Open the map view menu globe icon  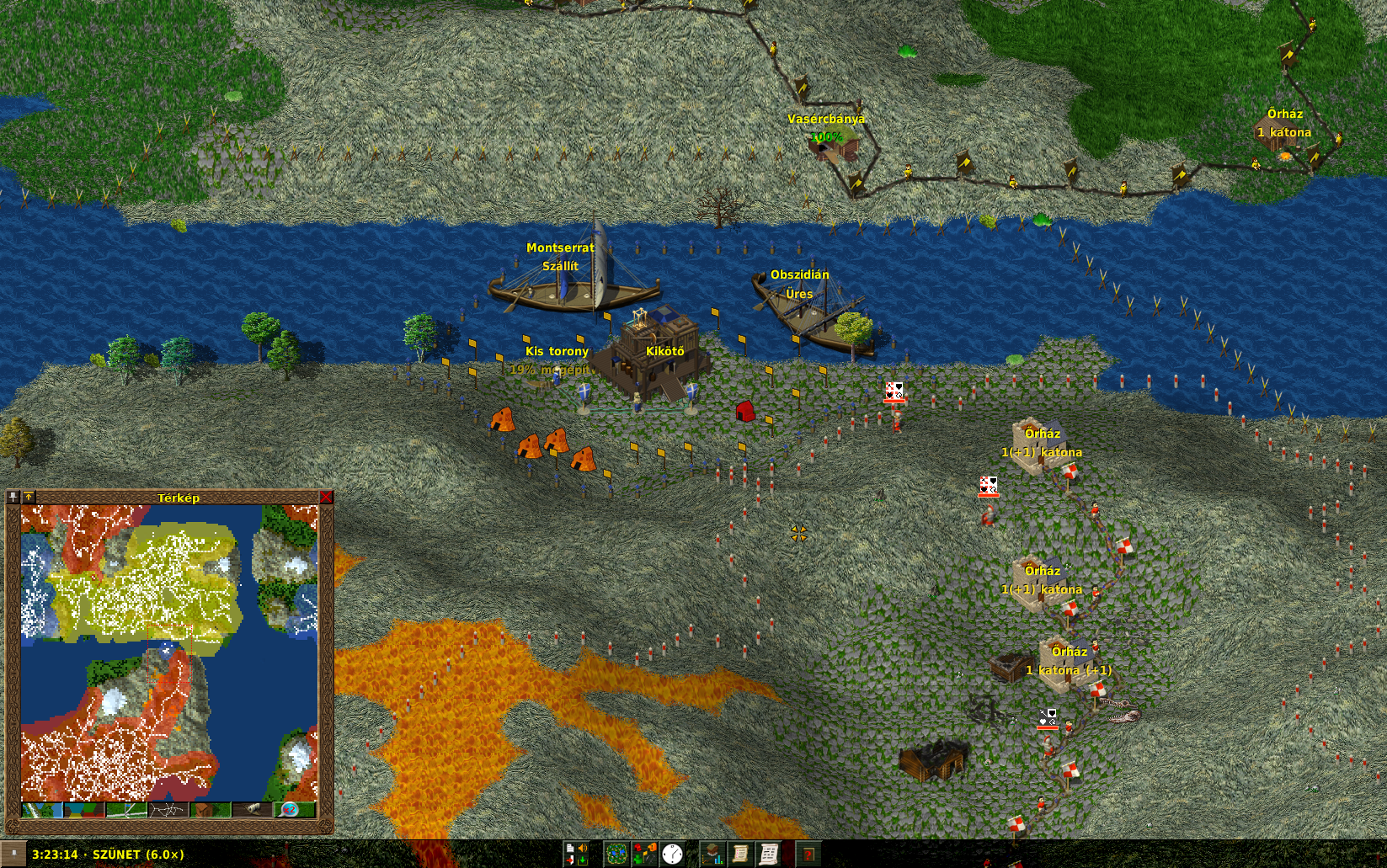pos(616,854)
